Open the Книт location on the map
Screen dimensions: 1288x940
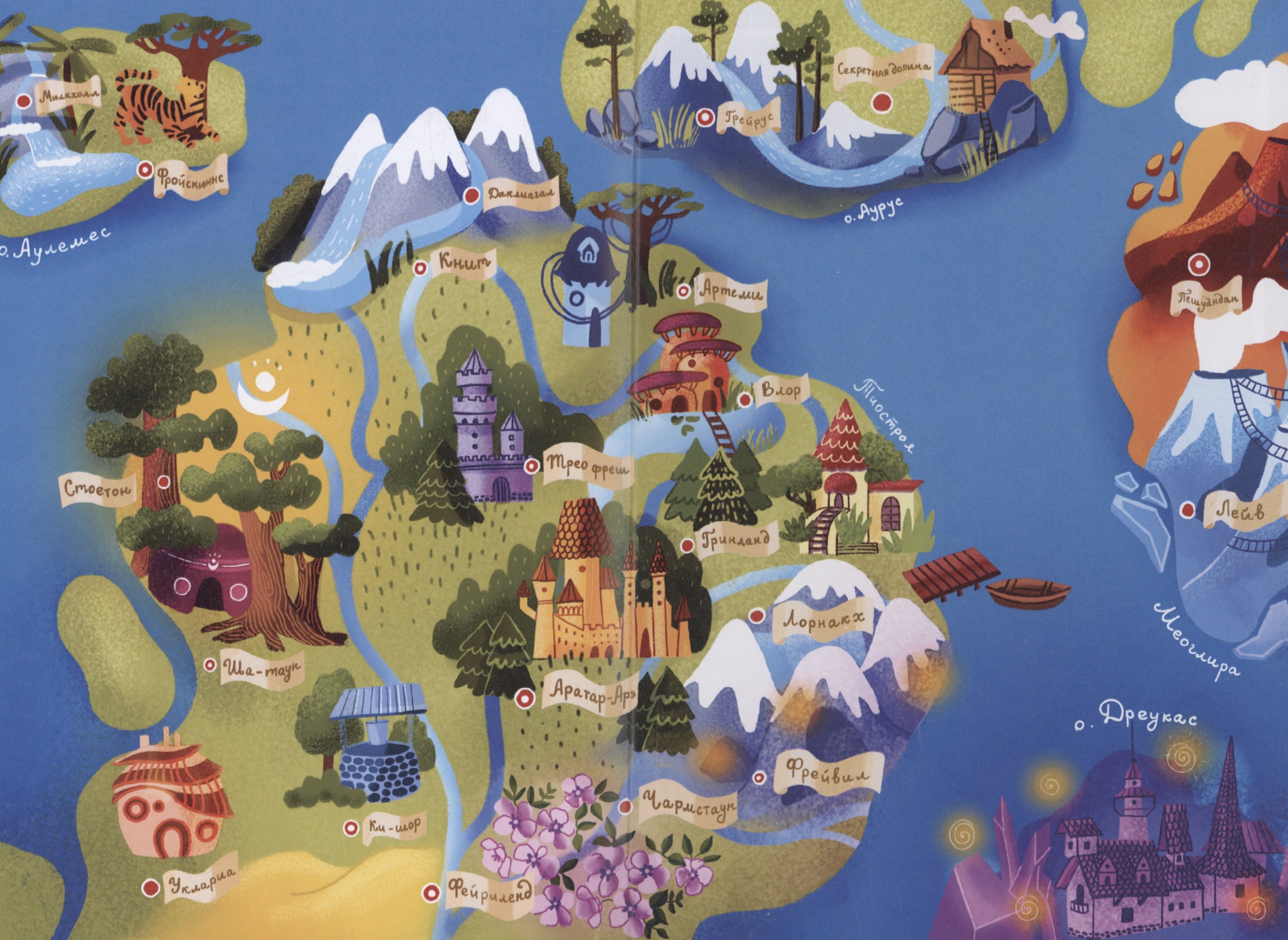(420, 268)
